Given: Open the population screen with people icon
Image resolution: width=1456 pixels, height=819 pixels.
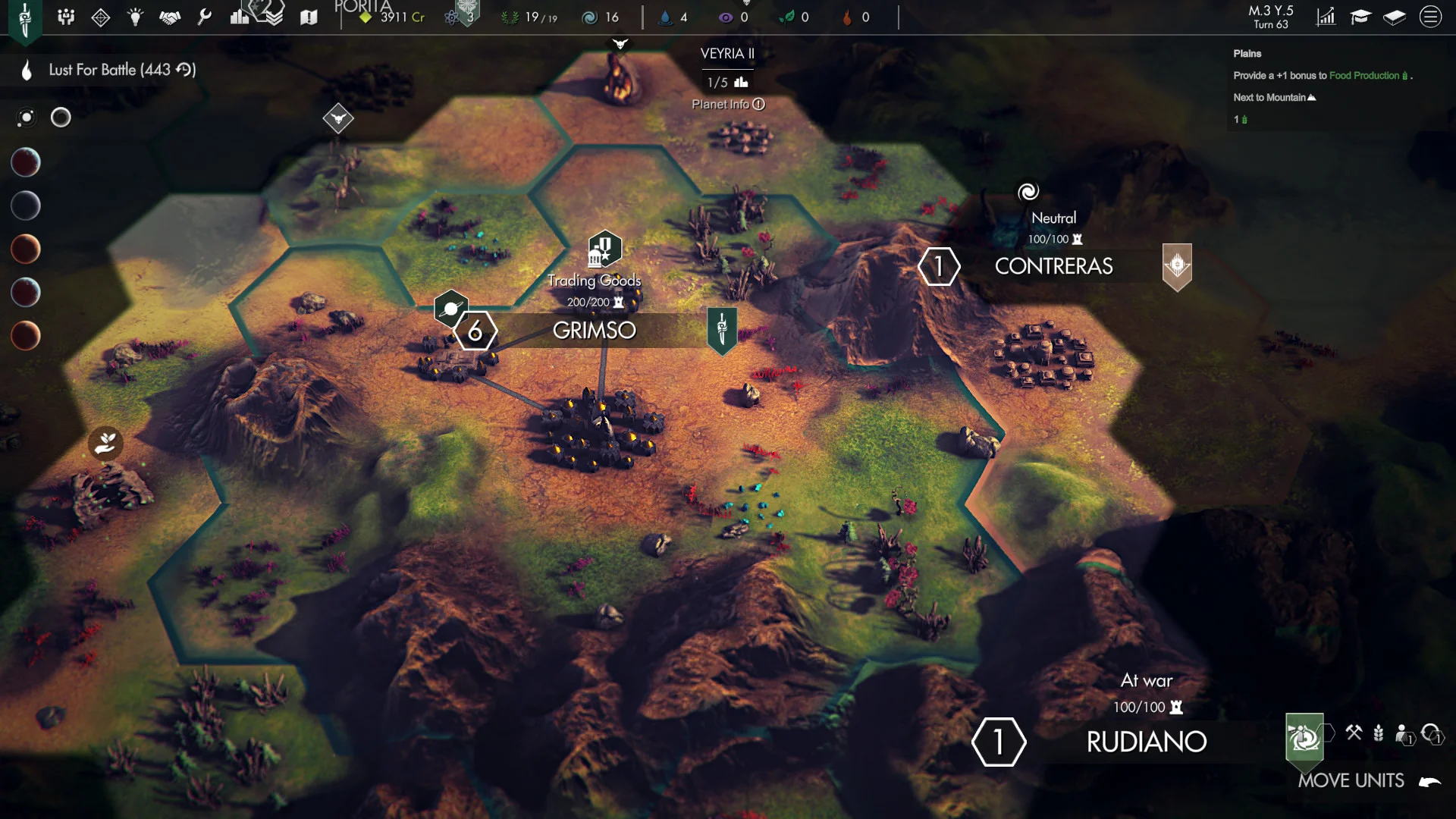Looking at the screenshot, I should point(66,17).
